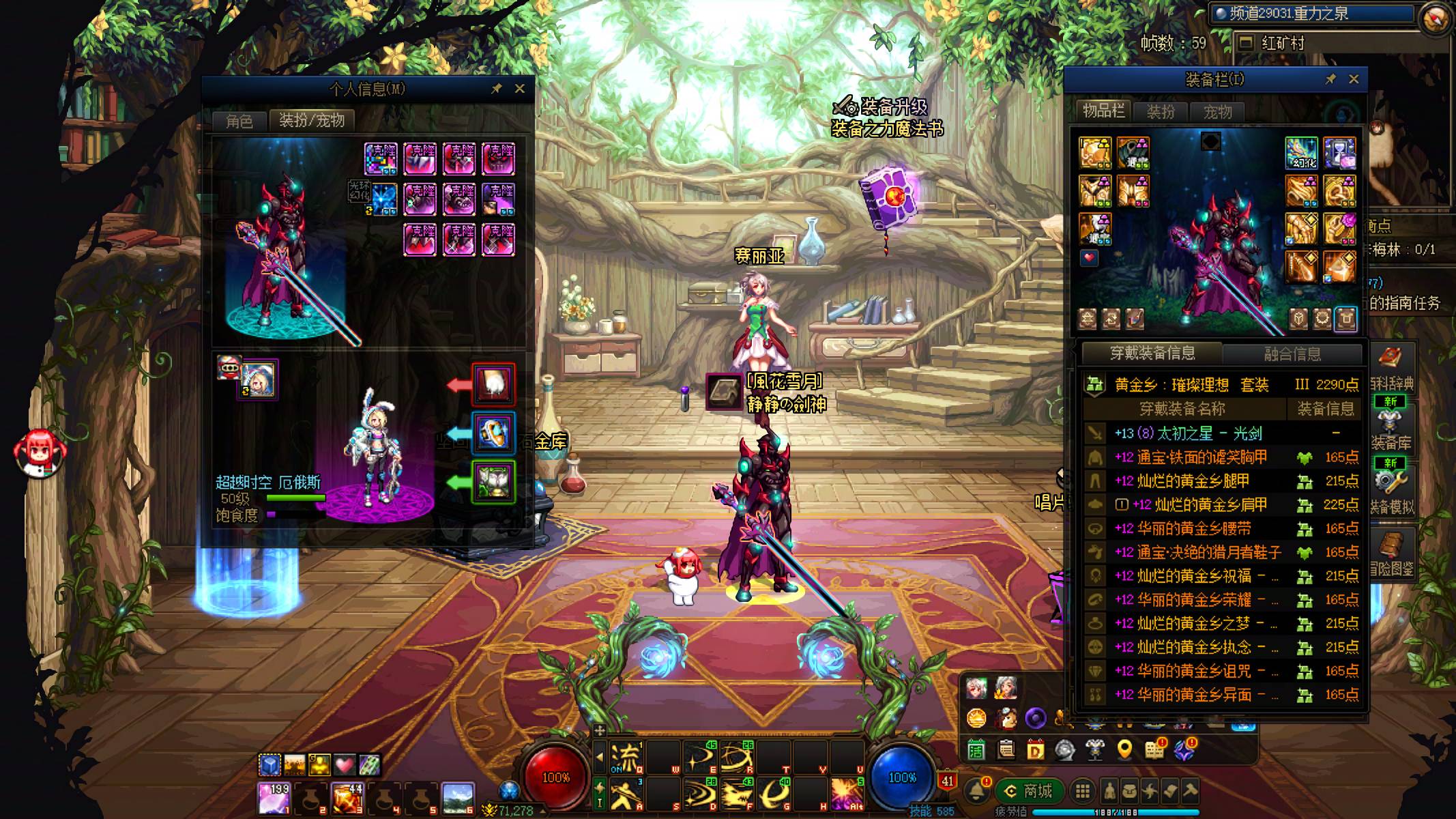Close the 装备栏 equipment window

coord(1354,79)
